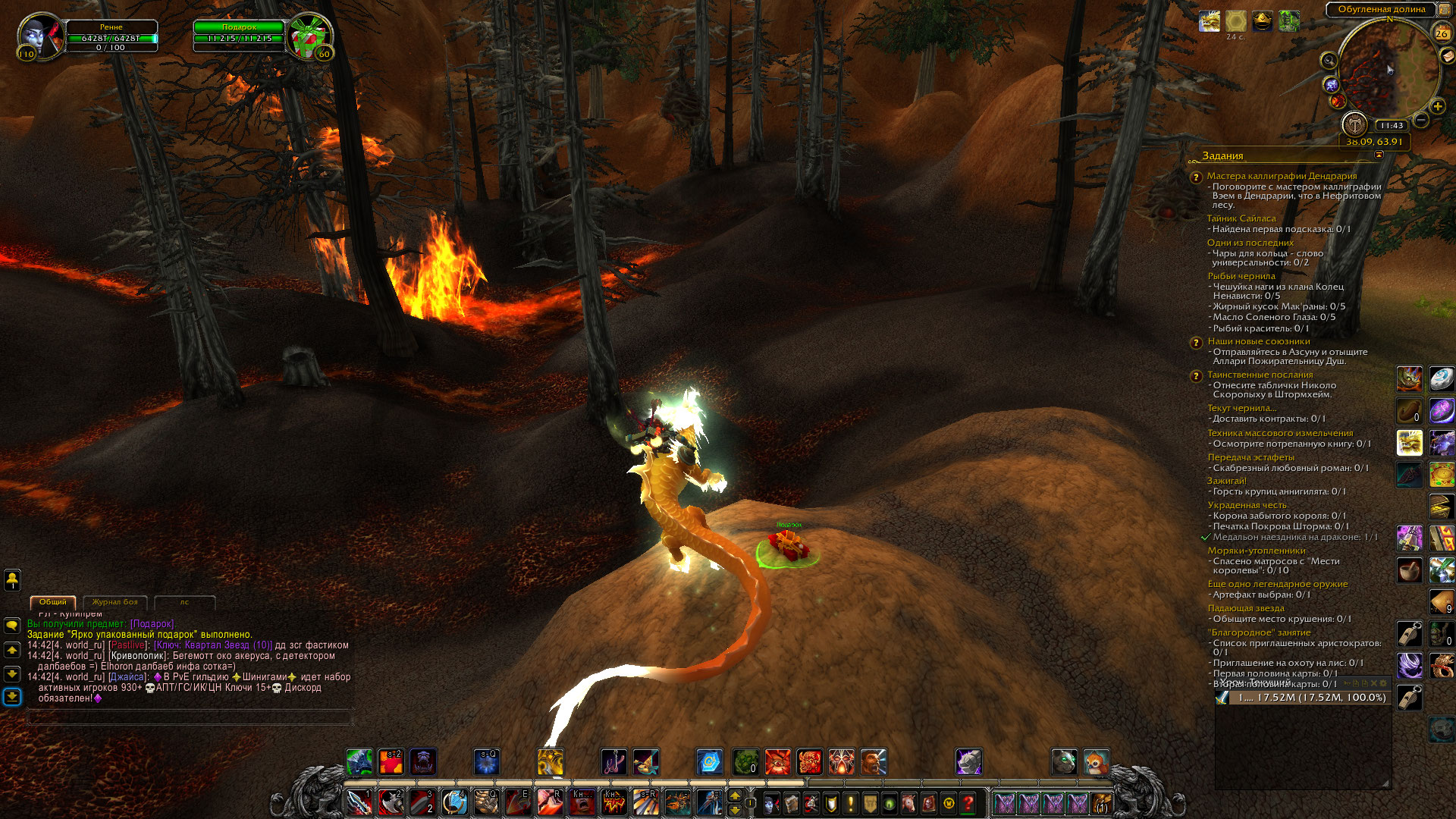The height and width of the screenshot is (819, 1456).
Task: Select the Подарок target portrait
Action: [309, 36]
